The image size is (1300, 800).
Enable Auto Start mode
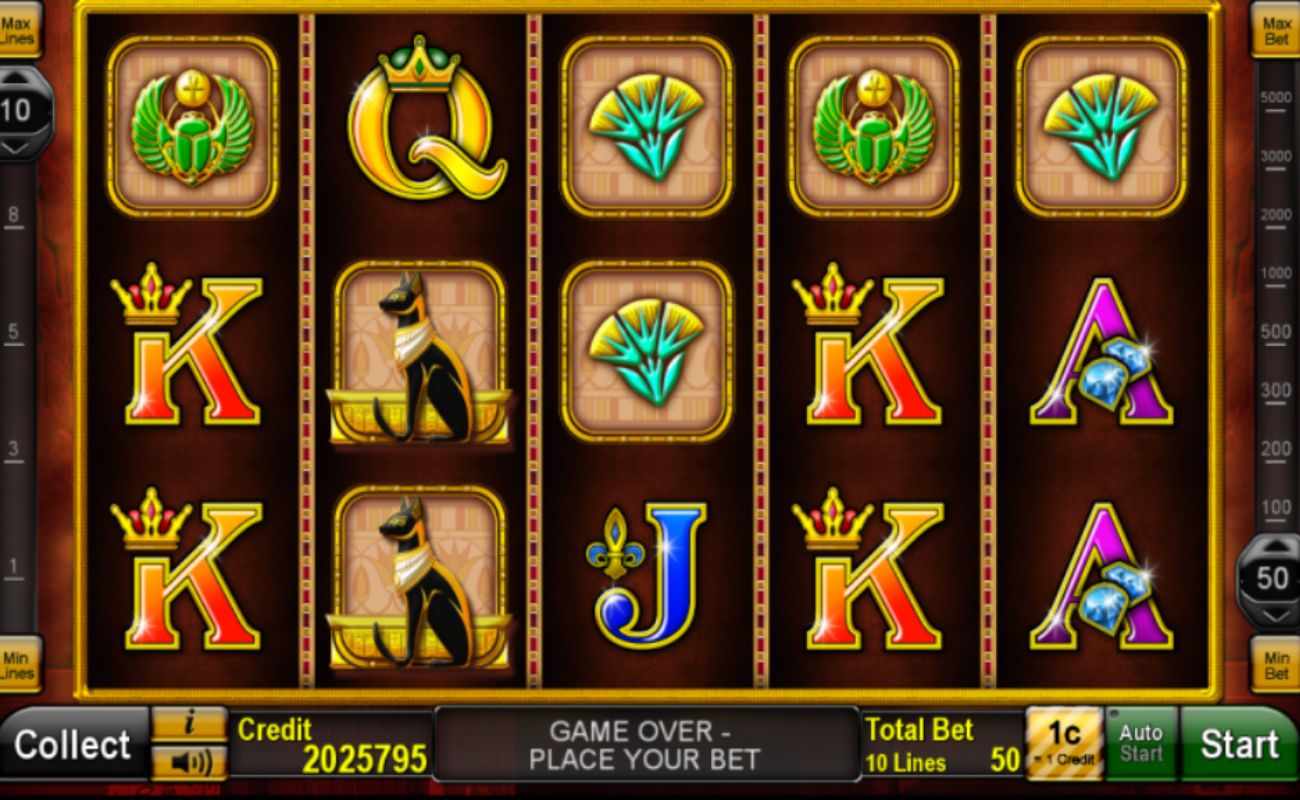(x=1141, y=742)
